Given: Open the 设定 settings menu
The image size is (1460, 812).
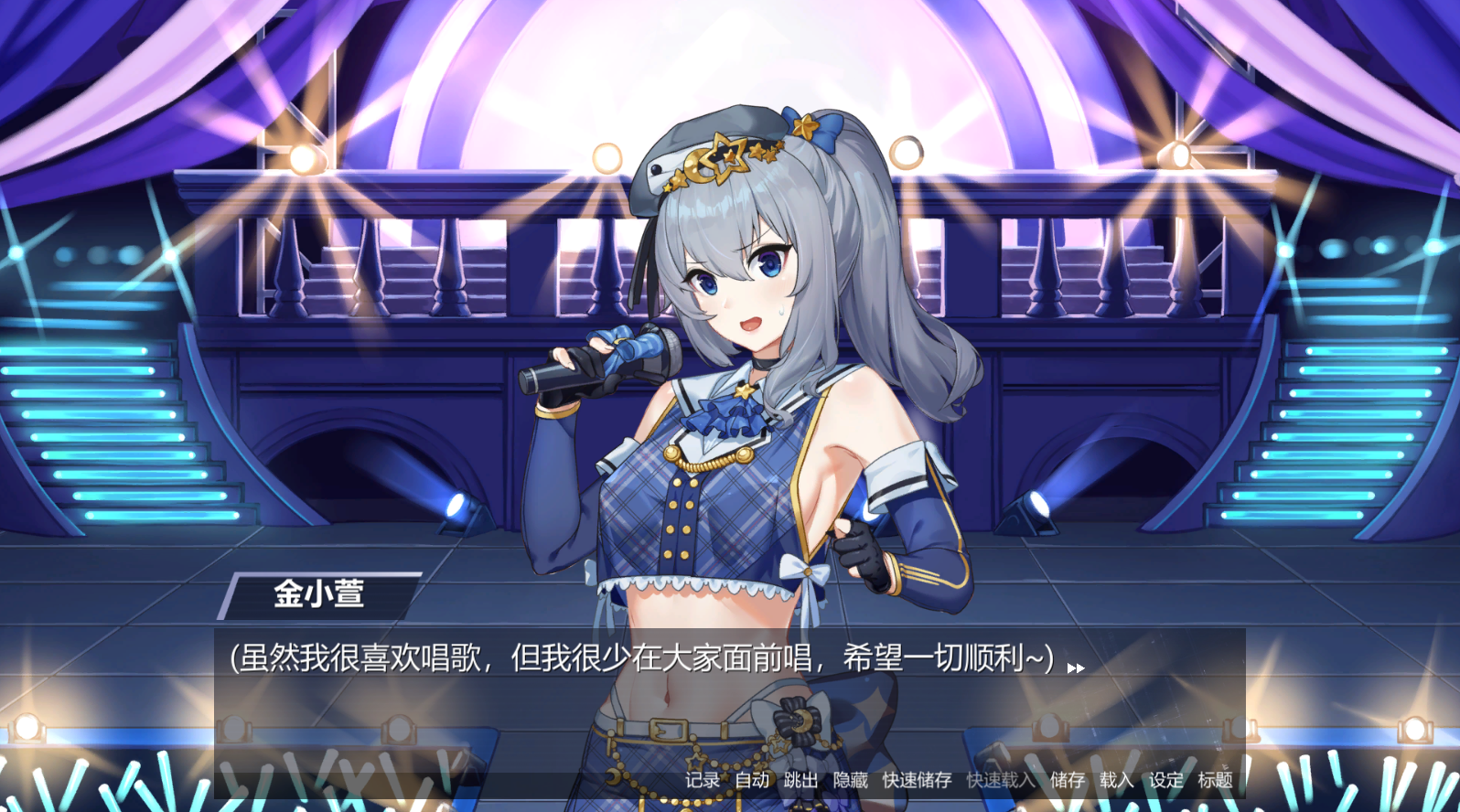Looking at the screenshot, I should pos(1165,781).
